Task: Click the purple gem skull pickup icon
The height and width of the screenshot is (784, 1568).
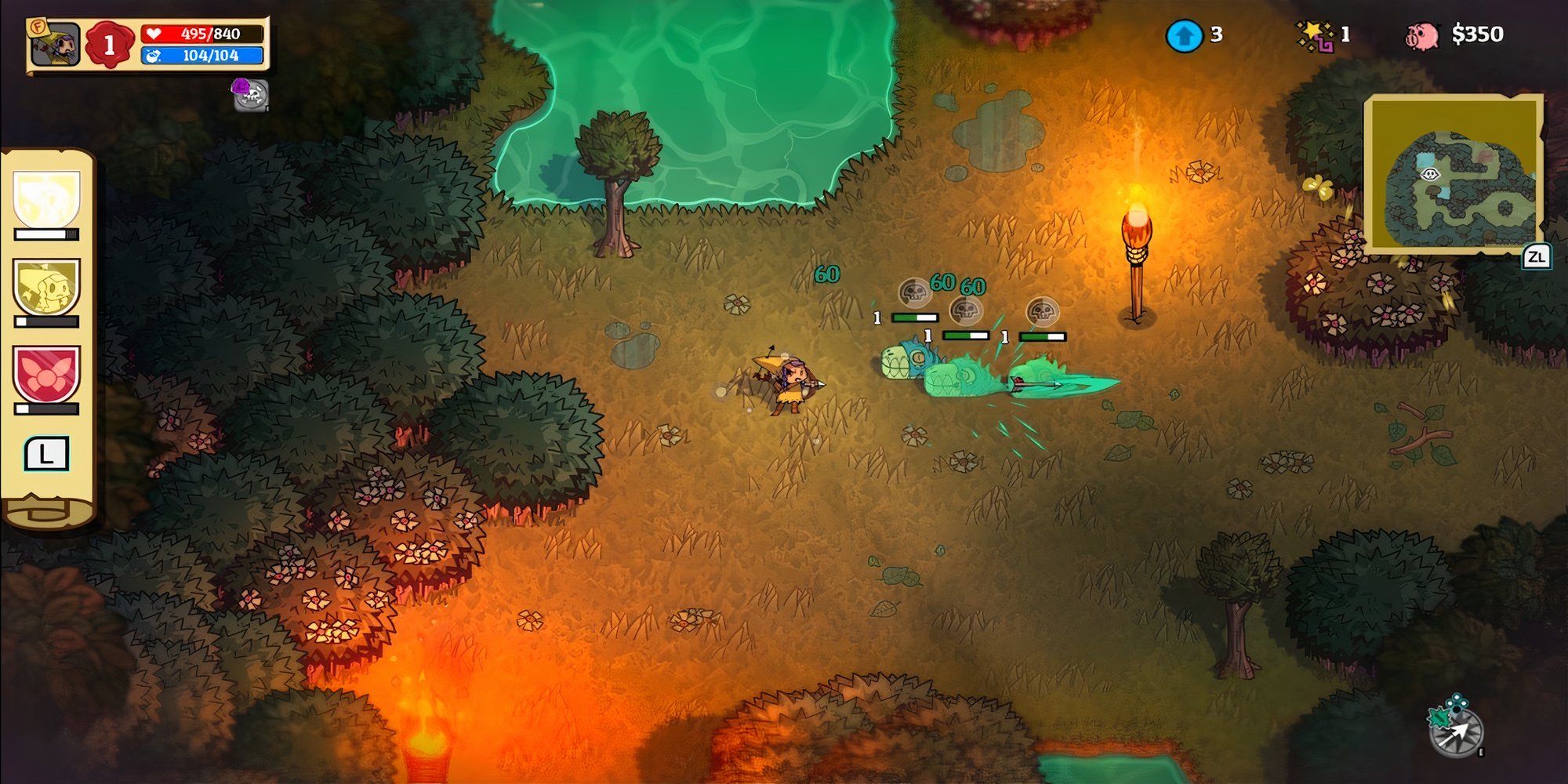Action: (x=249, y=94)
